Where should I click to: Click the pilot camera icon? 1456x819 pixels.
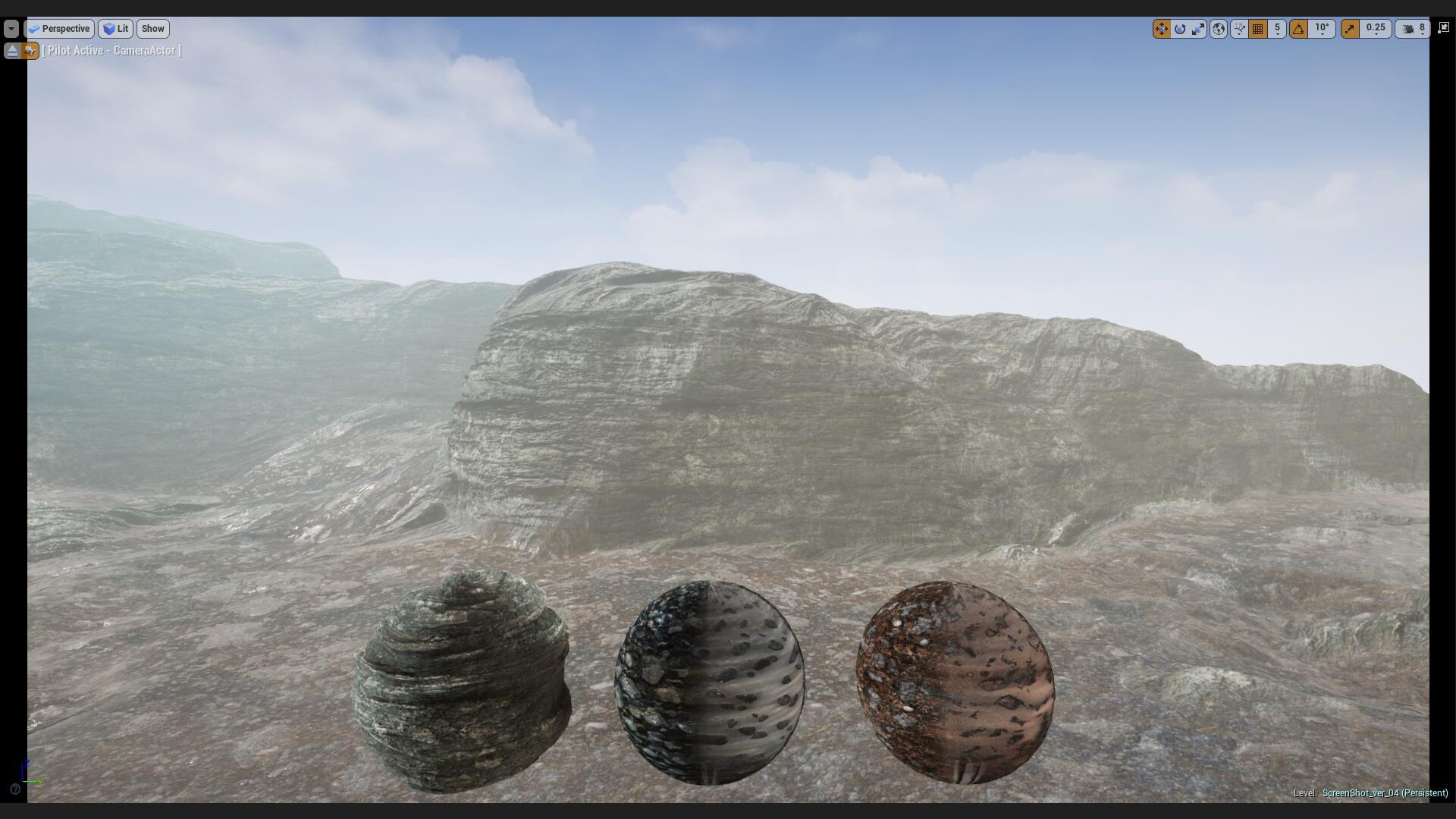[30, 50]
